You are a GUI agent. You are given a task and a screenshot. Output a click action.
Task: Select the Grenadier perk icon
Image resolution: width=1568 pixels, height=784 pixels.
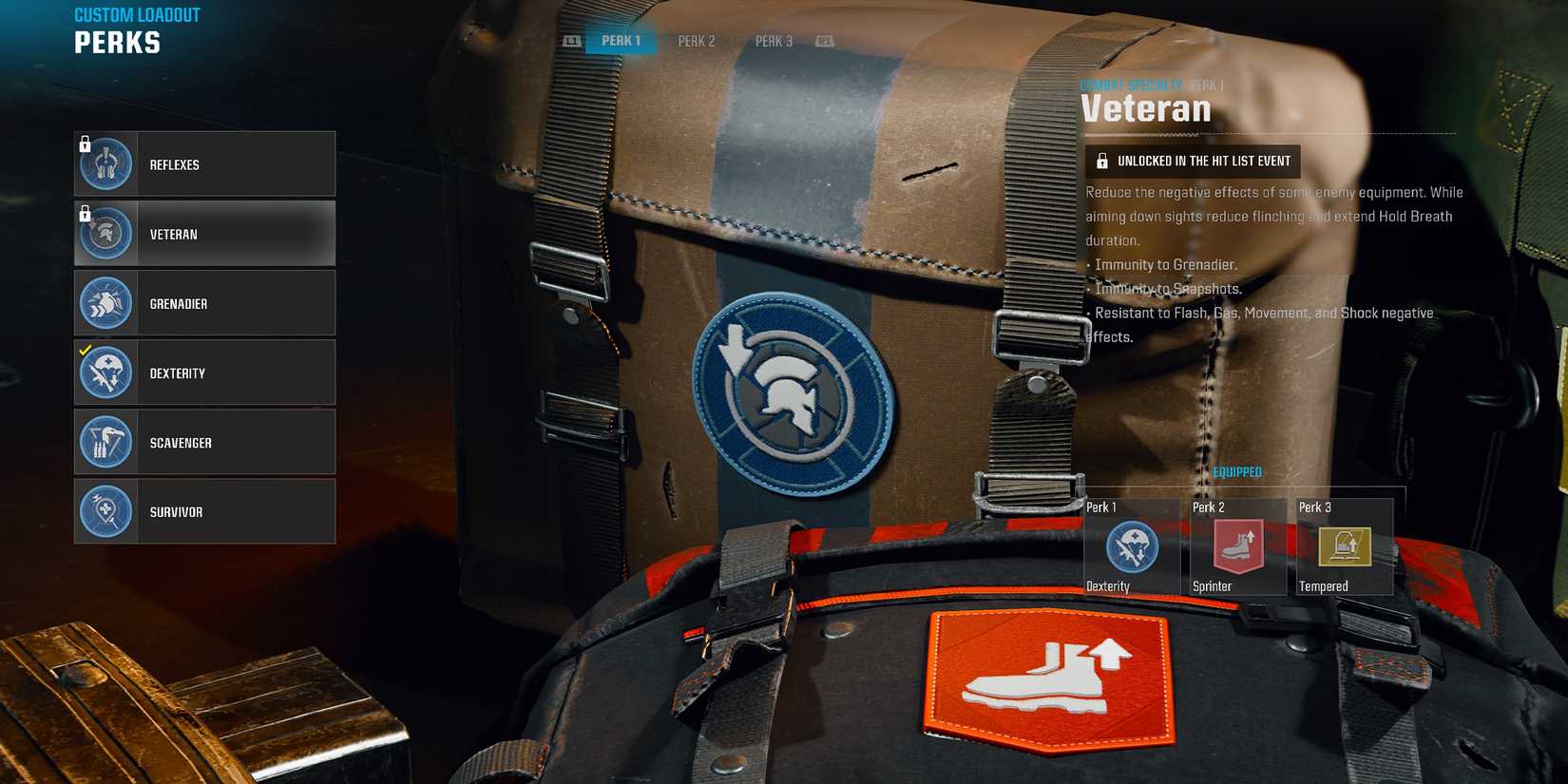105,302
